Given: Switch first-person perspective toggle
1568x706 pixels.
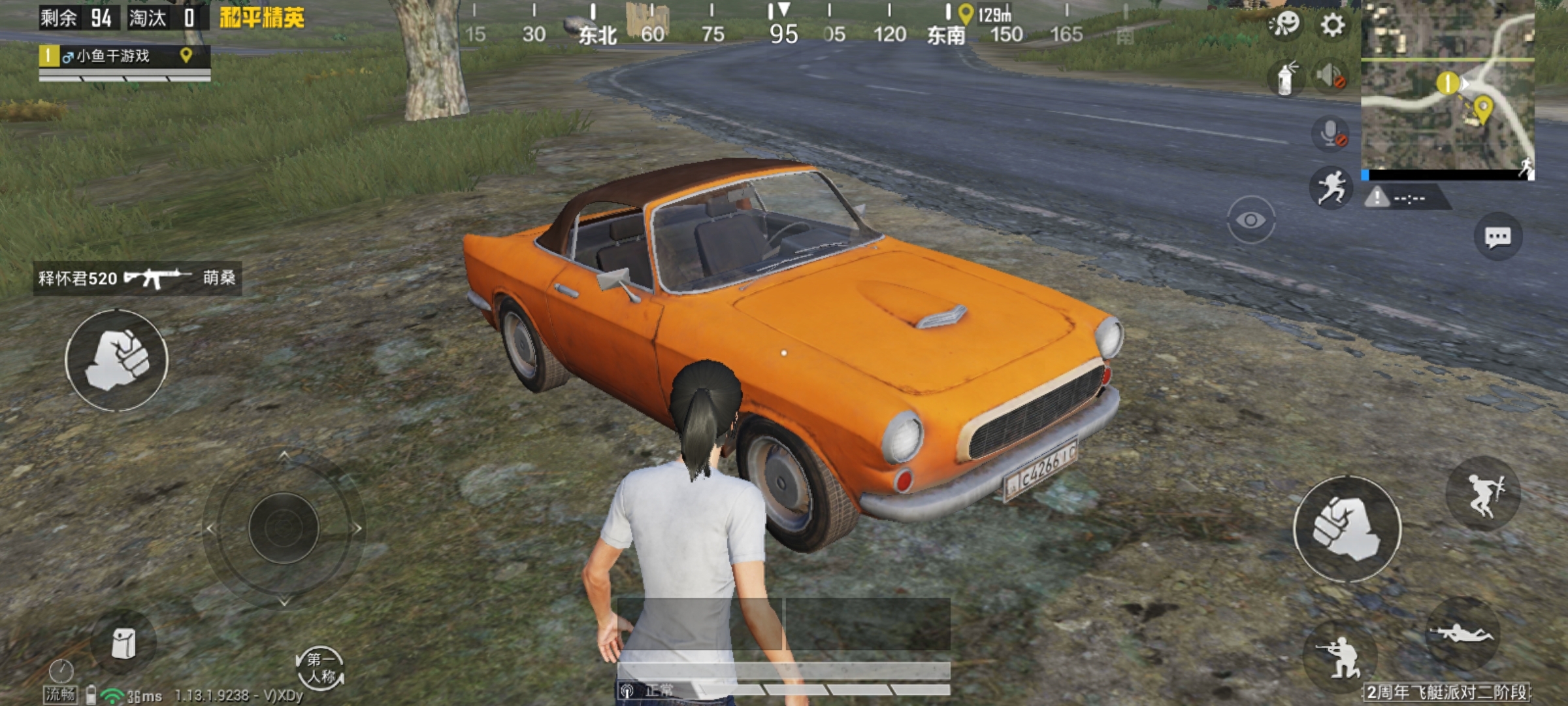Looking at the screenshot, I should tap(320, 668).
